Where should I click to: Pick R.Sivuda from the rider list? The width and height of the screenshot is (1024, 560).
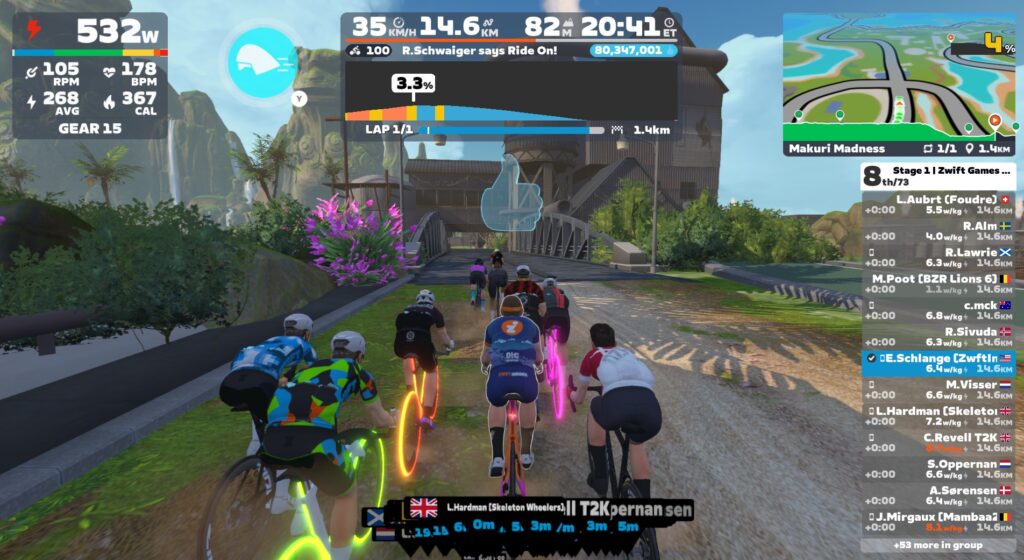click(x=937, y=336)
